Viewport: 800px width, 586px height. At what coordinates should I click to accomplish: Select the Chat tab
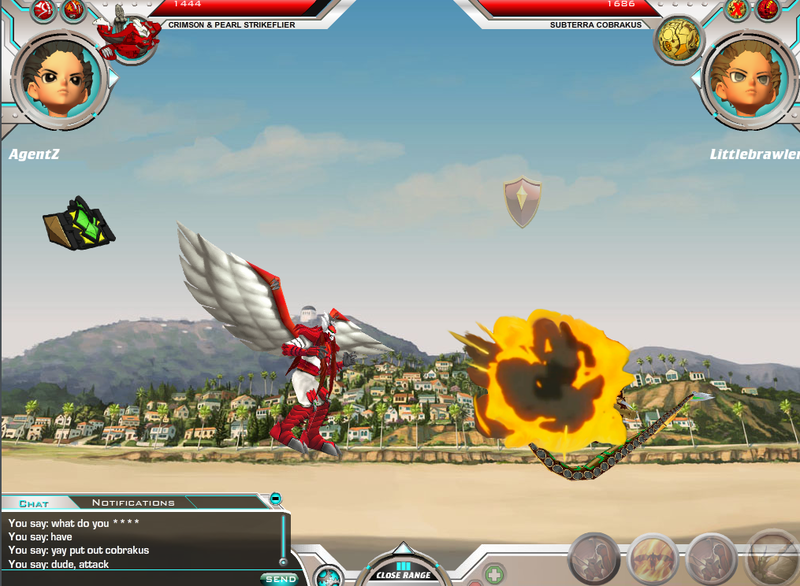tap(34, 503)
